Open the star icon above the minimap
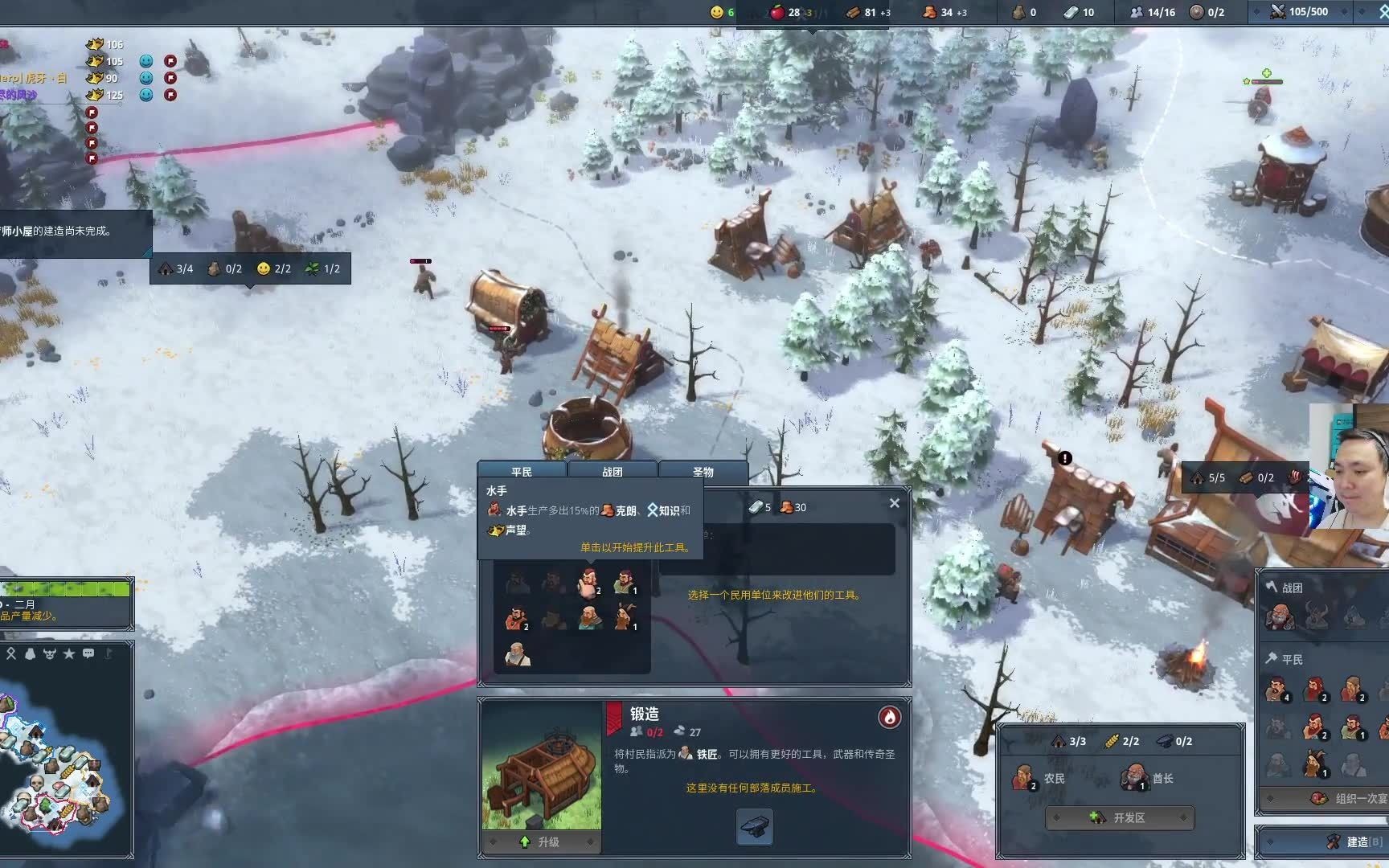Image resolution: width=1389 pixels, height=868 pixels. click(x=69, y=653)
